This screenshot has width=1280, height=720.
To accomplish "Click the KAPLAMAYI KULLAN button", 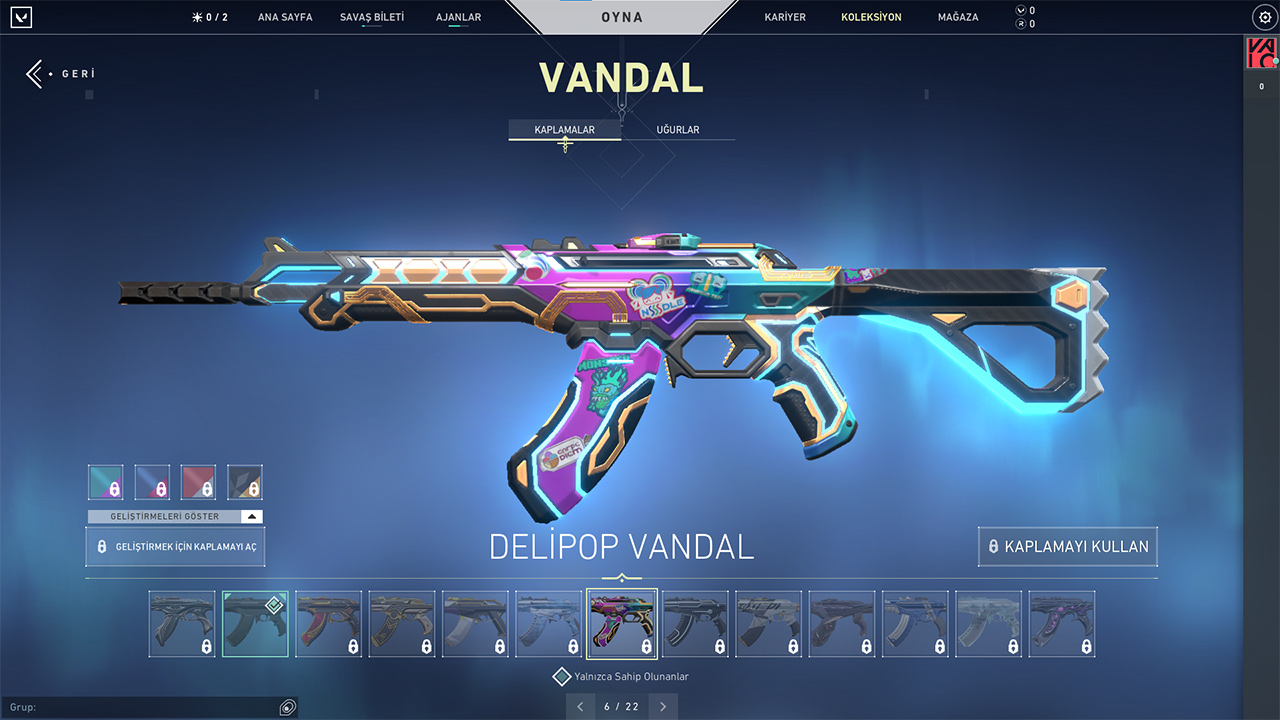I will click(x=1068, y=547).
